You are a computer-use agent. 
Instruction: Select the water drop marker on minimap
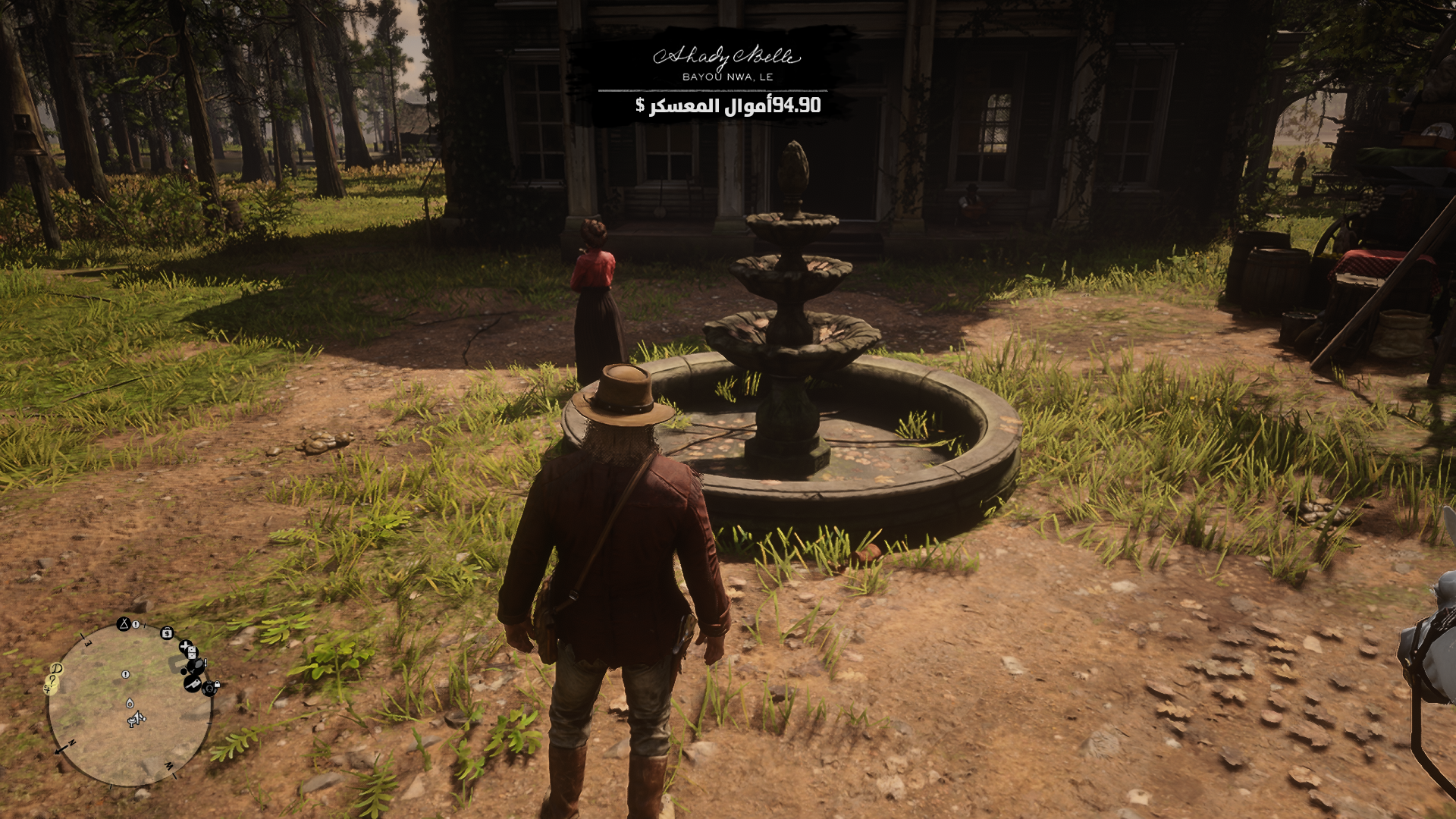click(x=130, y=703)
